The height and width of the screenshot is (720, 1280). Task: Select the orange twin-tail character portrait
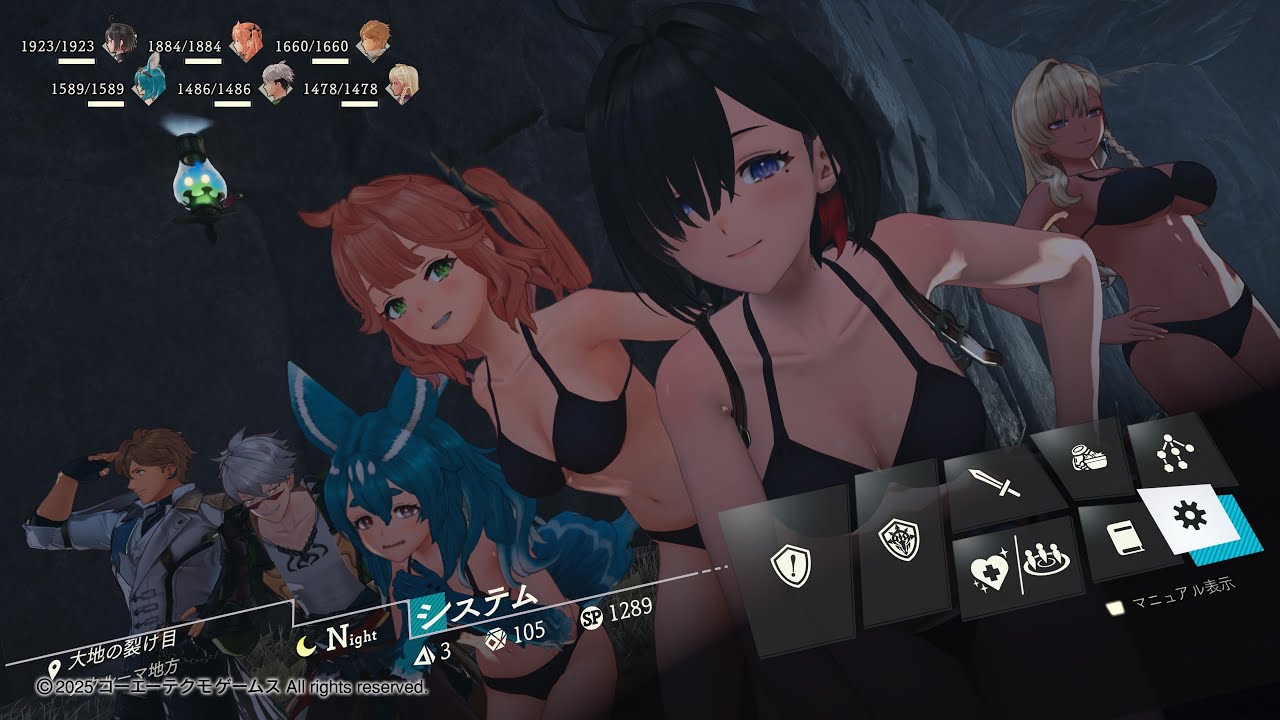[245, 42]
